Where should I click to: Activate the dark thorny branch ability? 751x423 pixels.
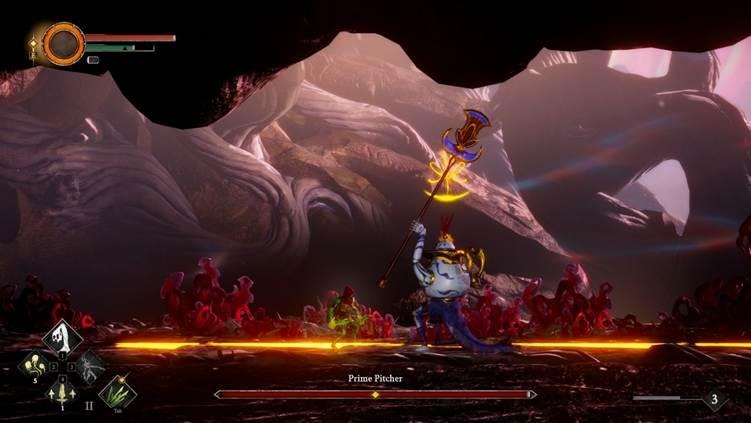tap(90, 364)
